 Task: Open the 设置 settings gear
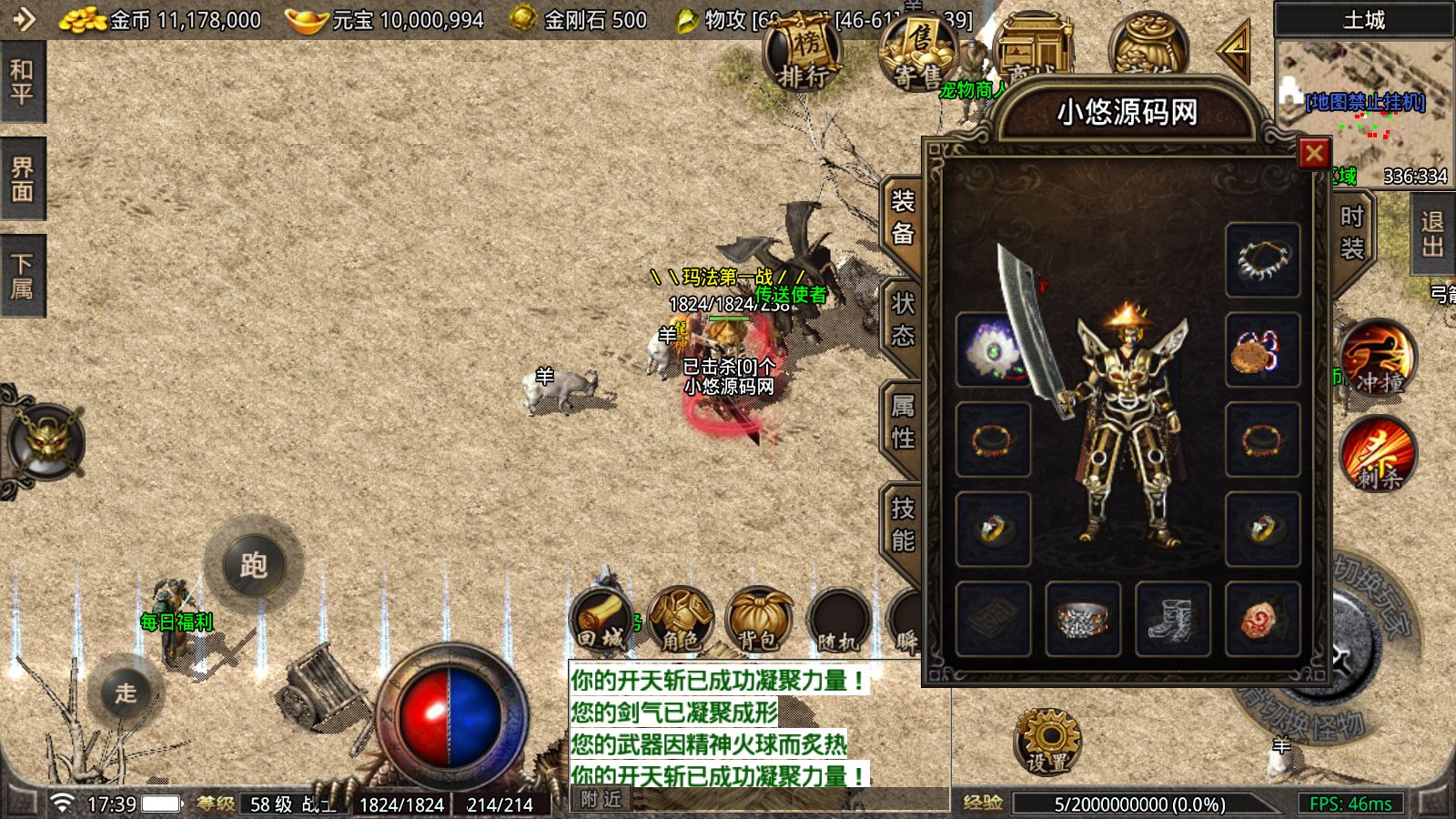pyautogui.click(x=1048, y=741)
